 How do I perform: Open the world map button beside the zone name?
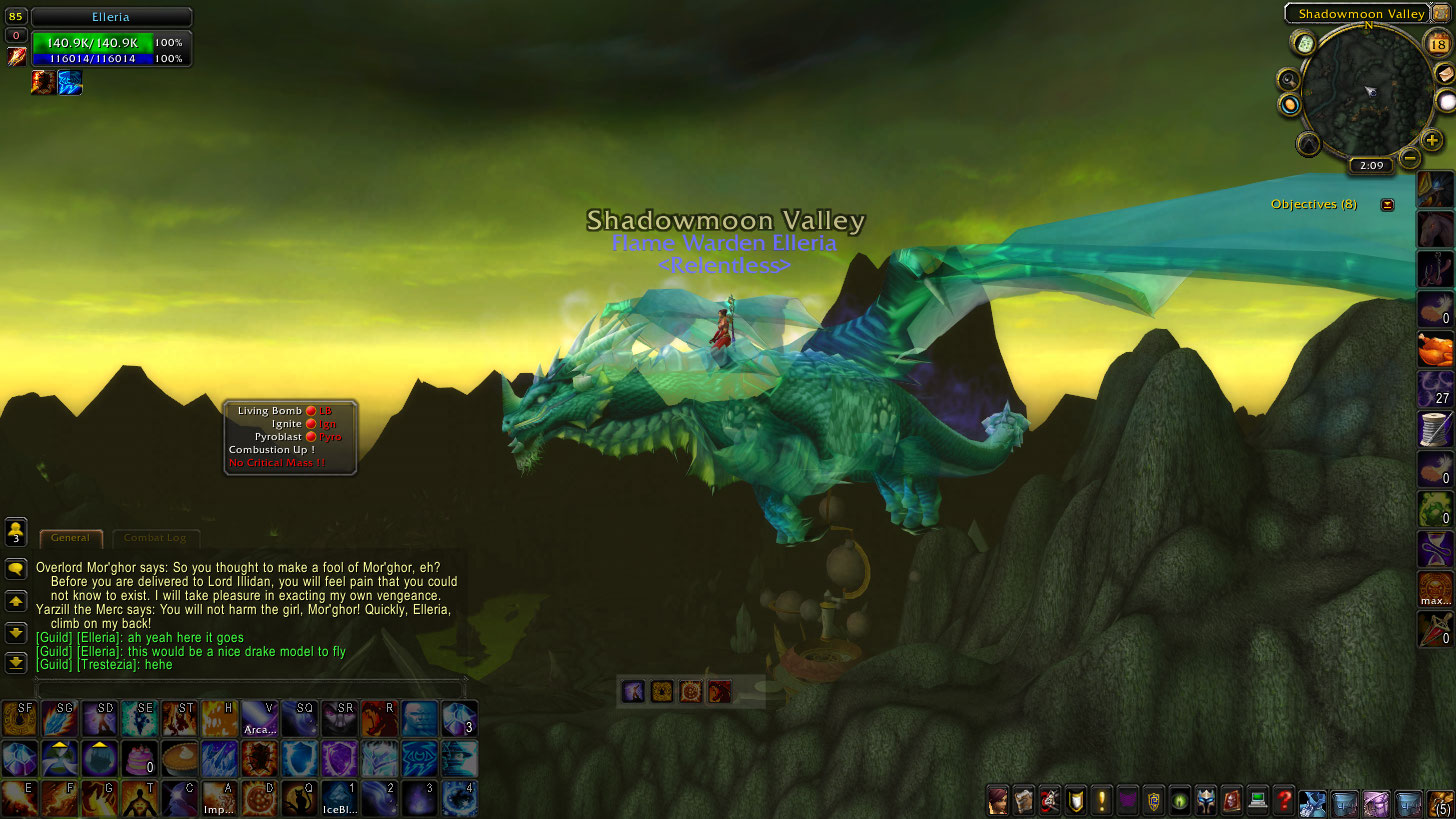[1442, 12]
